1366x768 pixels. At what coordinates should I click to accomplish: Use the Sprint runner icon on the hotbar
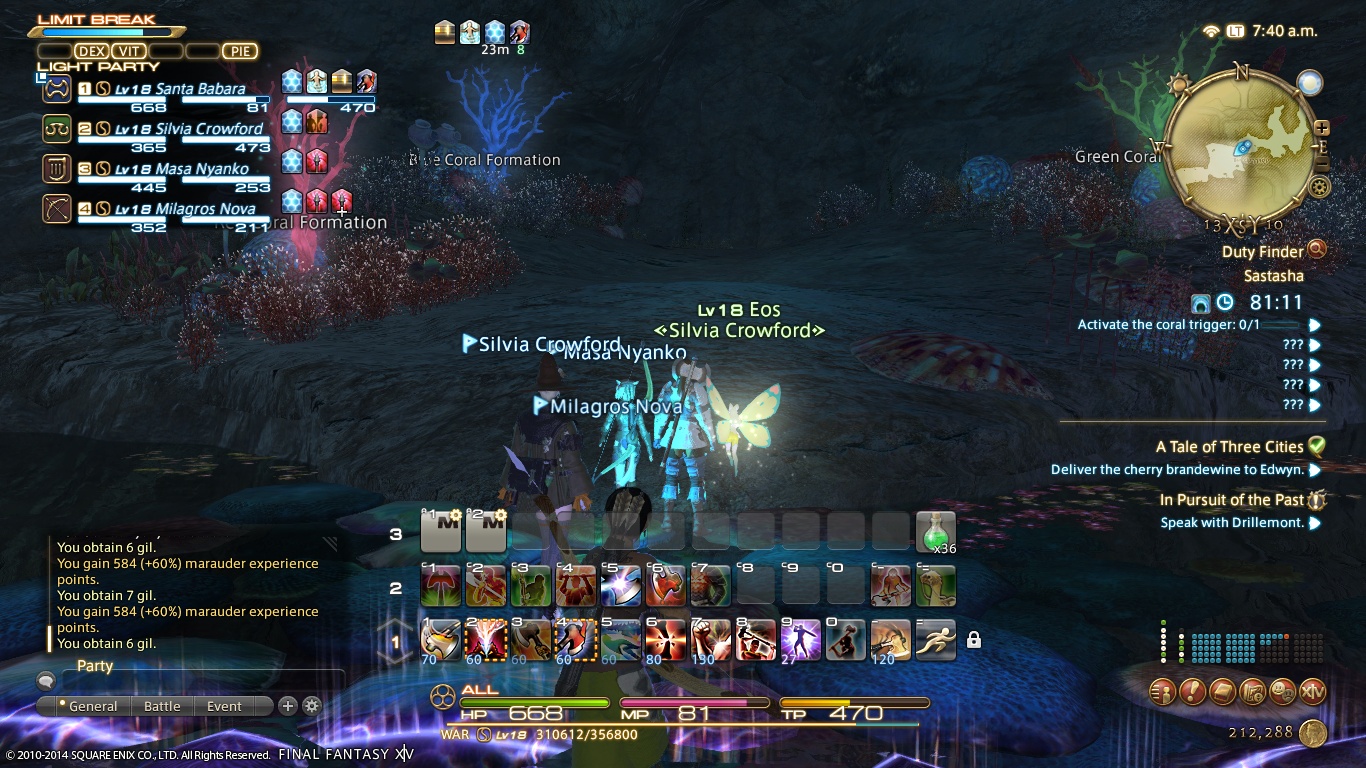click(934, 640)
